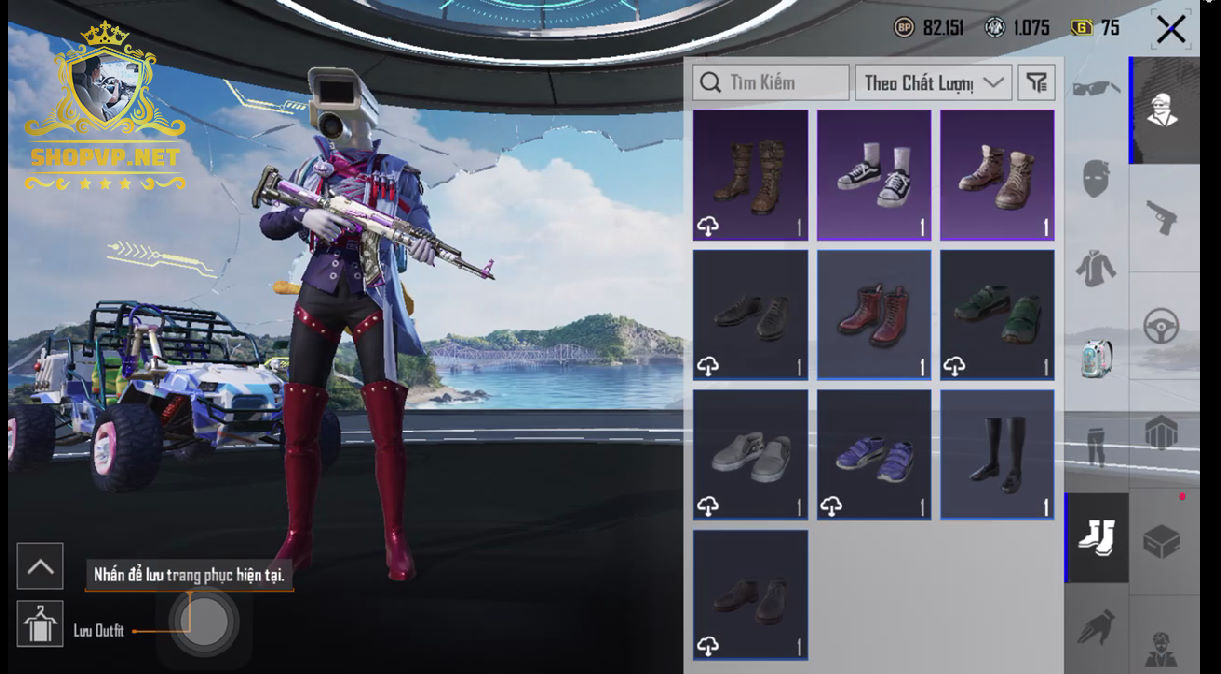Switch to the jacket clothing tab

(x=1096, y=268)
